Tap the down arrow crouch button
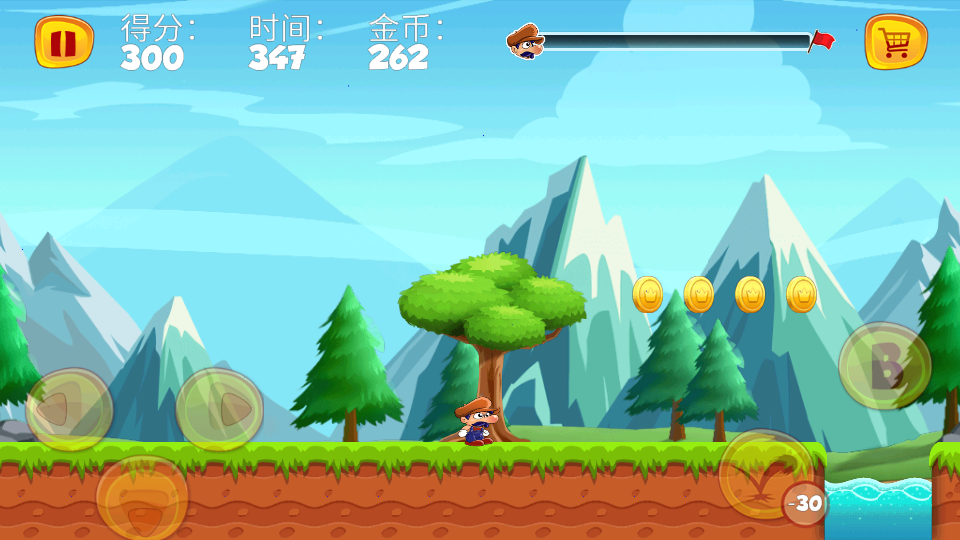 pos(142,497)
